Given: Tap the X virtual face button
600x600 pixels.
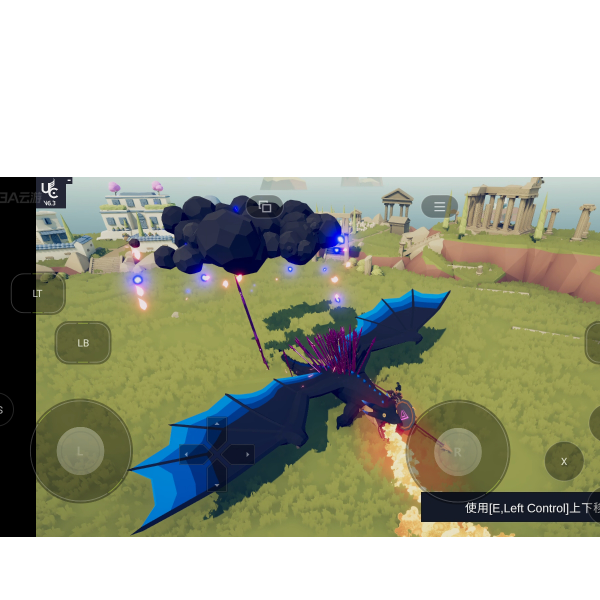Looking at the screenshot, I should point(564,461).
